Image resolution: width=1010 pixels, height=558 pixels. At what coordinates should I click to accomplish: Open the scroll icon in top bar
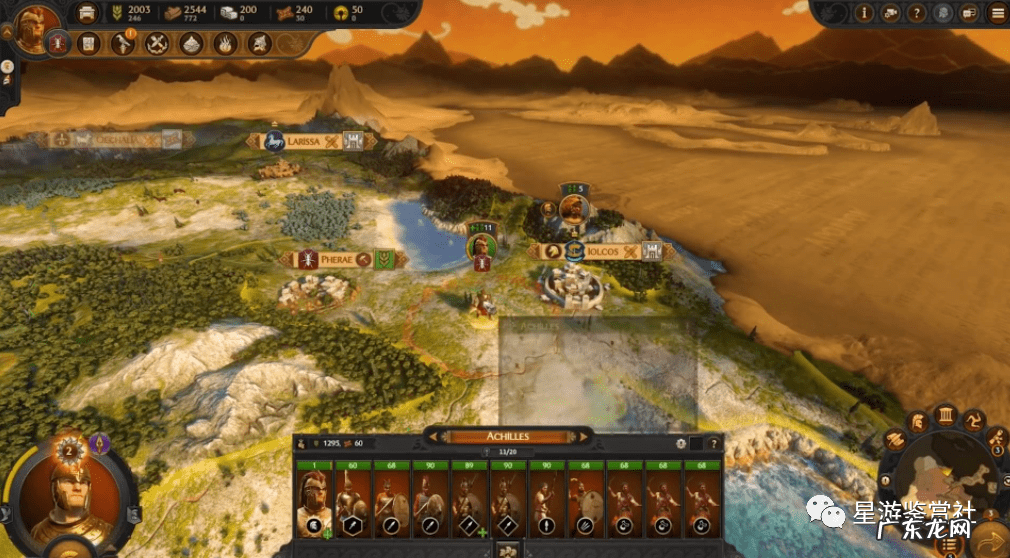[89, 43]
